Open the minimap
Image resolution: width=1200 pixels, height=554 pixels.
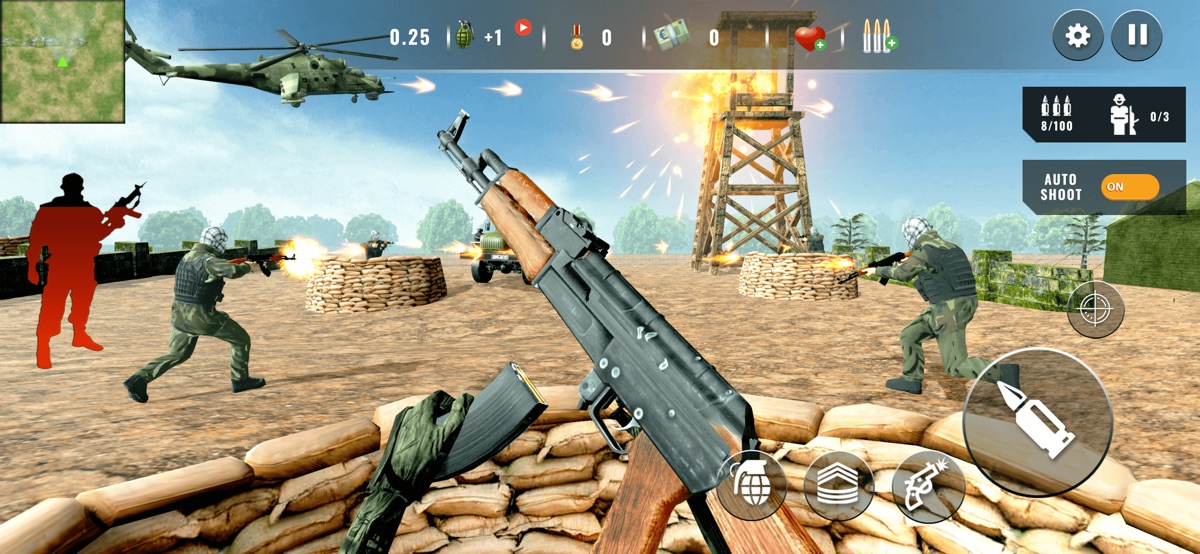(x=62, y=61)
